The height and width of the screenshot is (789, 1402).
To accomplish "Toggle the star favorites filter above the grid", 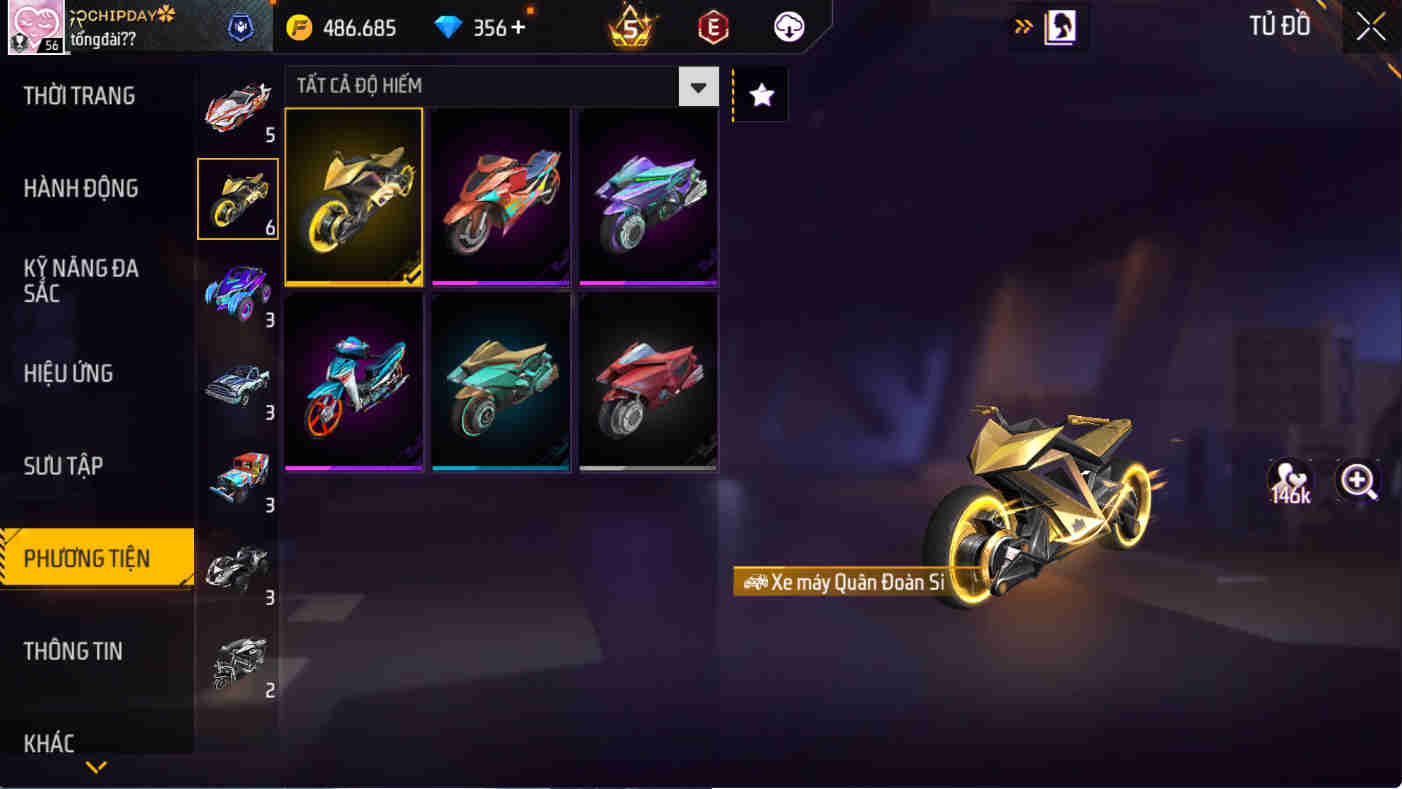I will pos(760,94).
